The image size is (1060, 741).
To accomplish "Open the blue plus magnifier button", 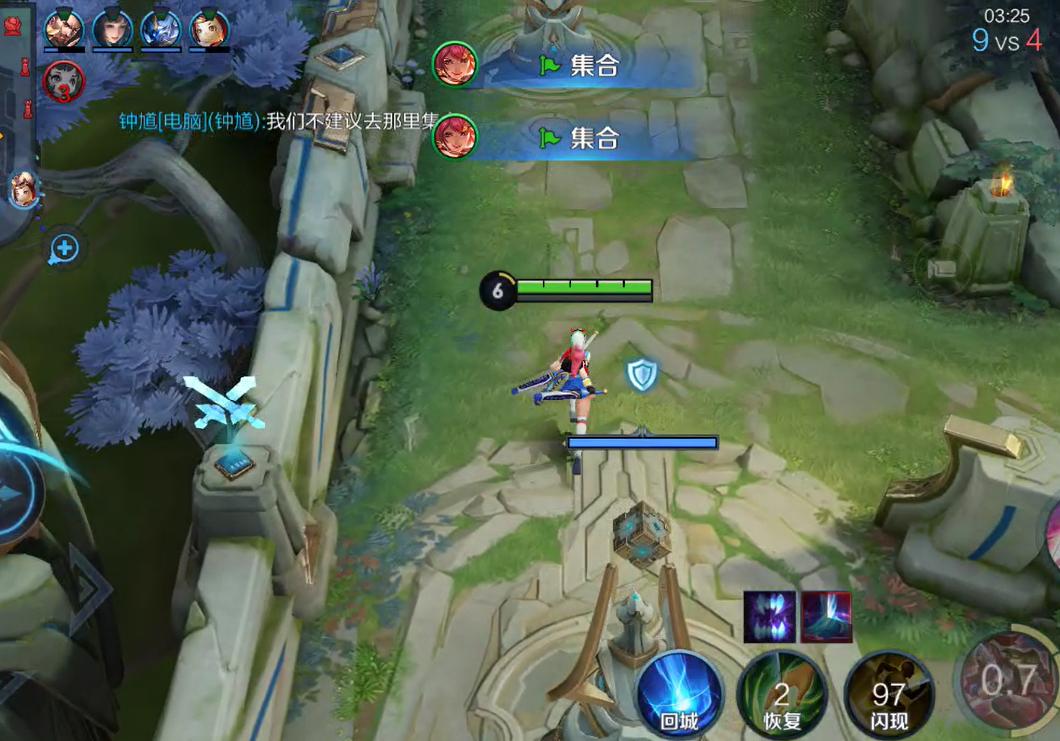I will [x=64, y=248].
